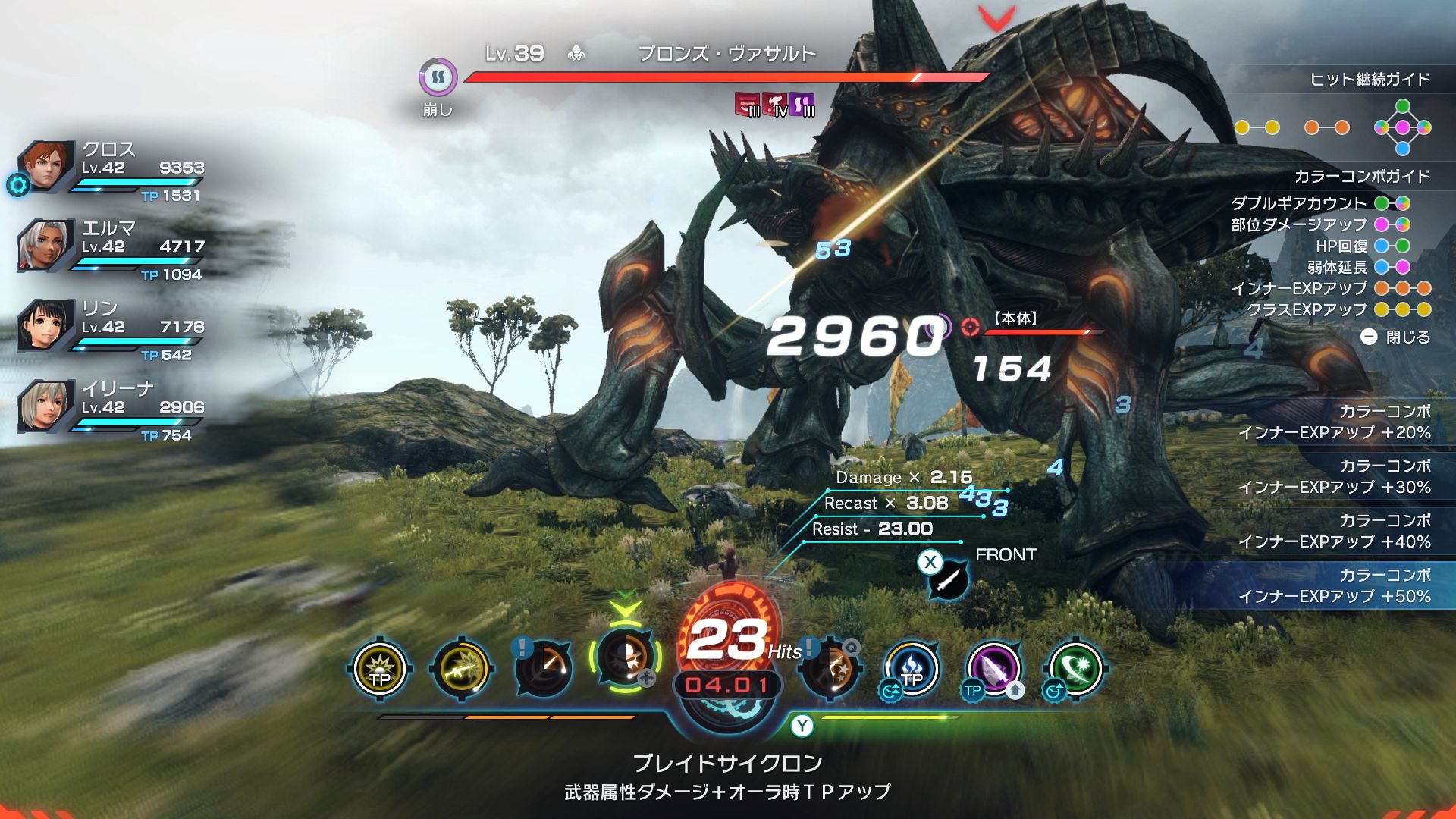This screenshot has width=1456, height=819.
Task: Select the highlighted Blade Cyclone art
Action: coord(625,657)
